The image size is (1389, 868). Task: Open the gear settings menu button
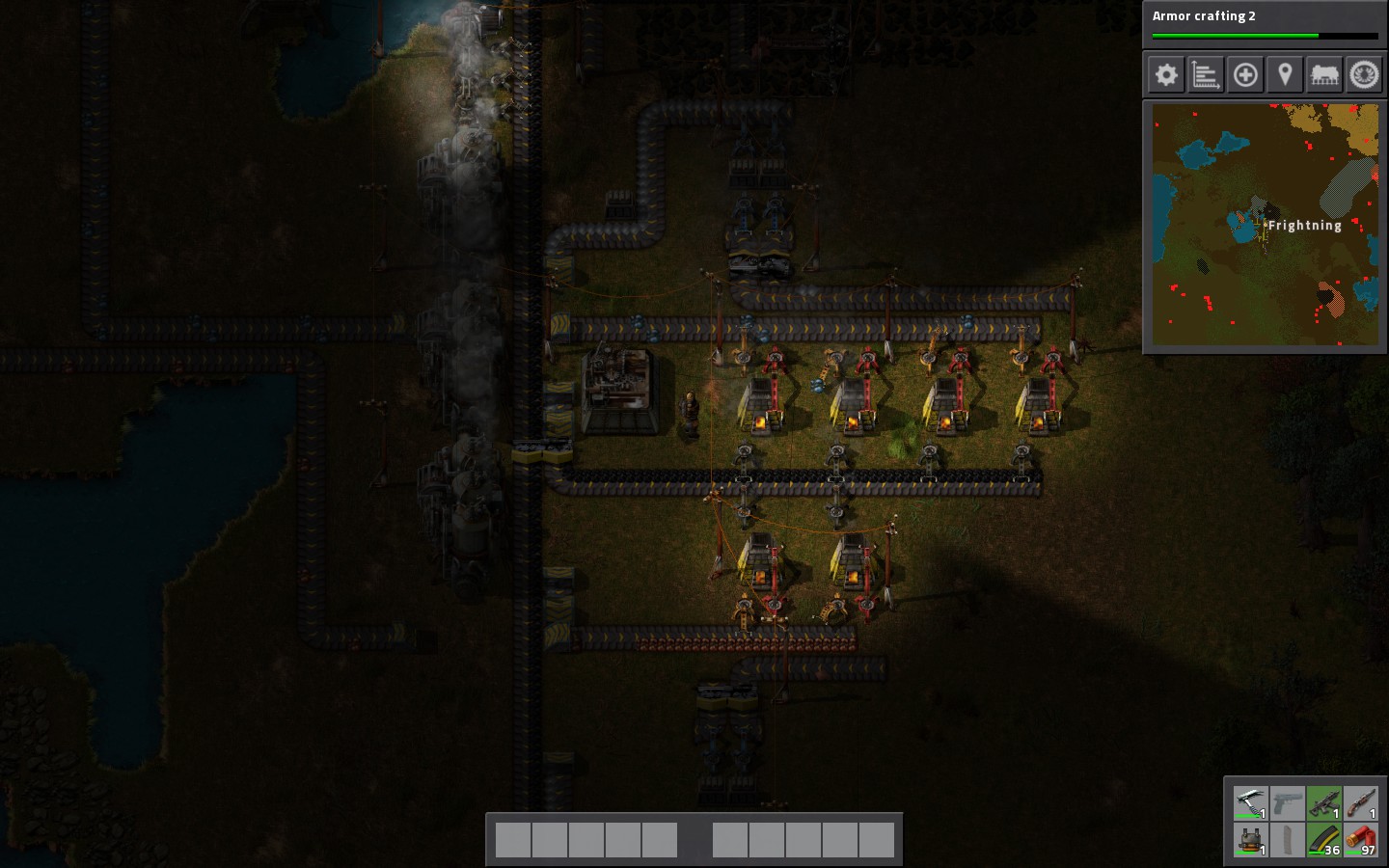tap(1166, 74)
